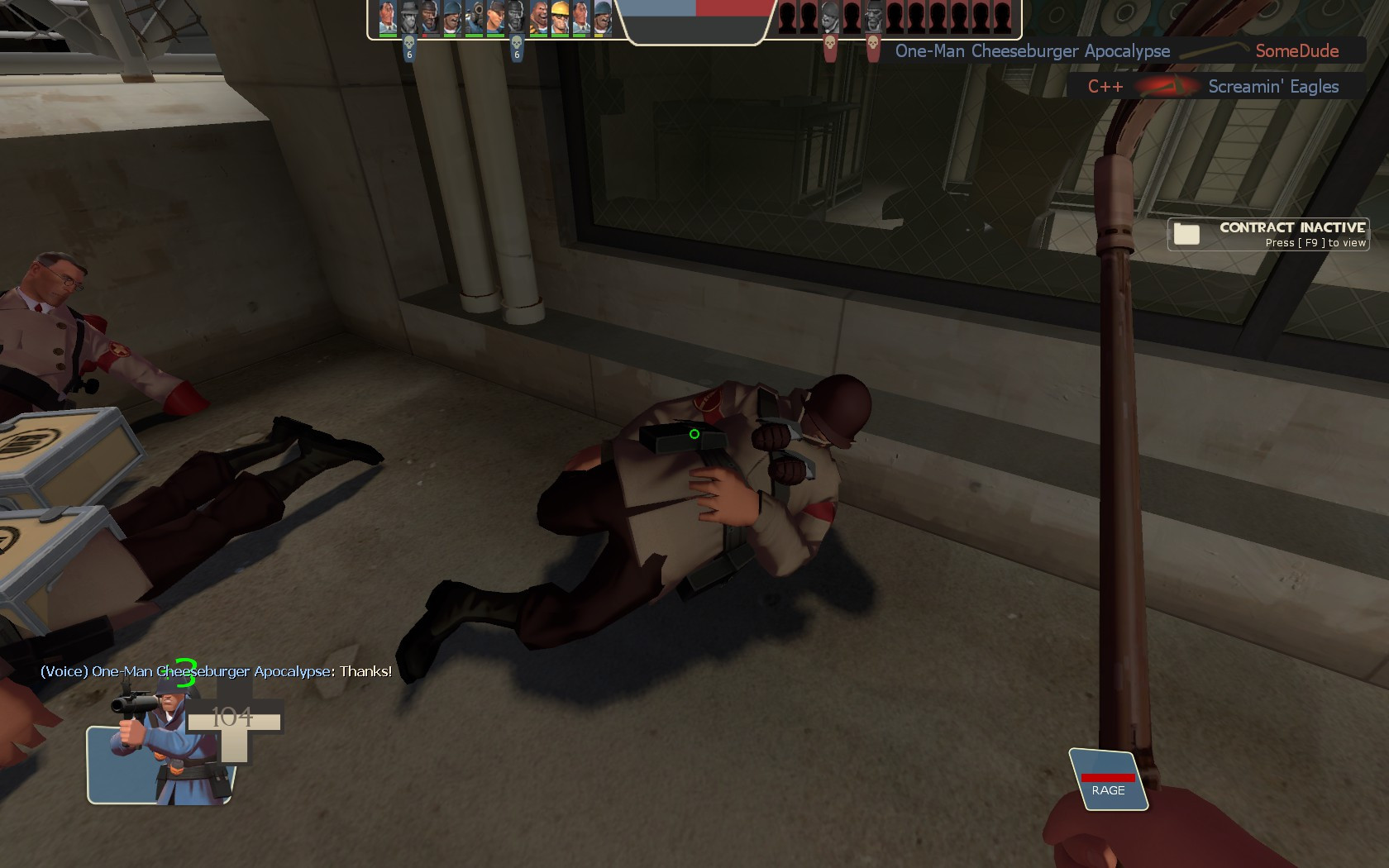Click the Engineer avatar in the player lineup
The image size is (1389, 868).
coord(561,18)
